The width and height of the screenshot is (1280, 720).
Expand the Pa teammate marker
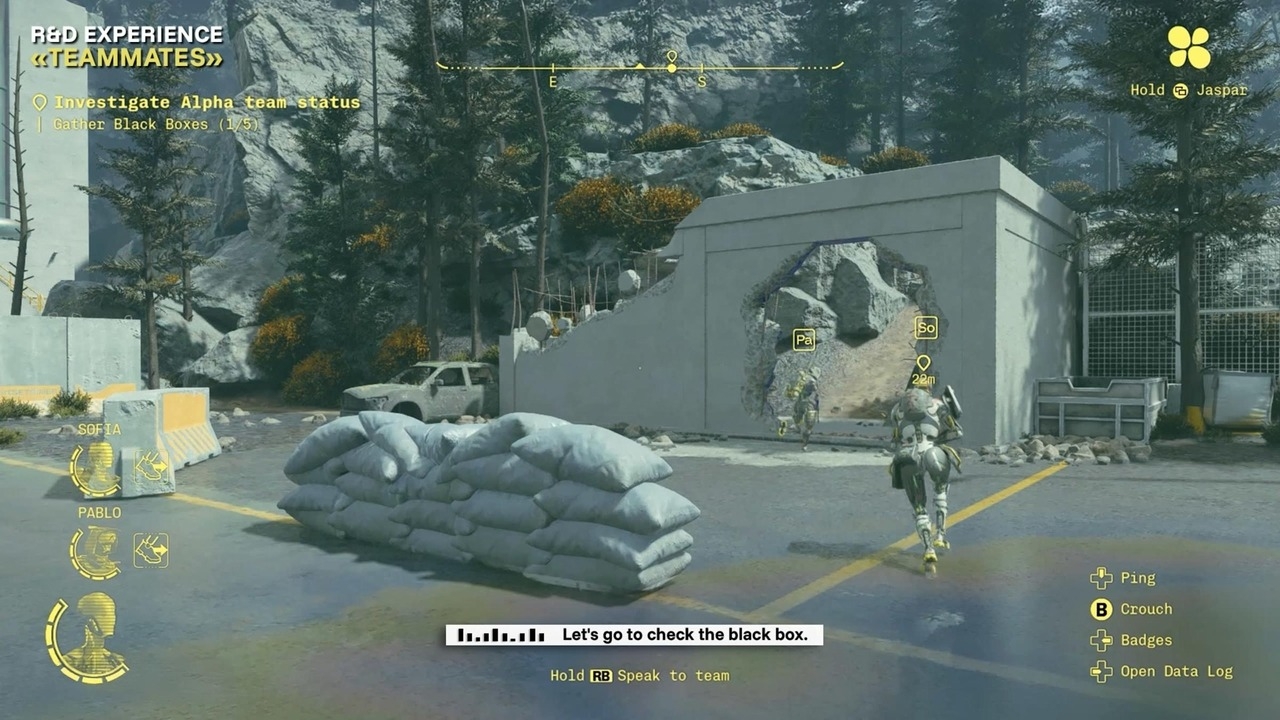coord(805,338)
